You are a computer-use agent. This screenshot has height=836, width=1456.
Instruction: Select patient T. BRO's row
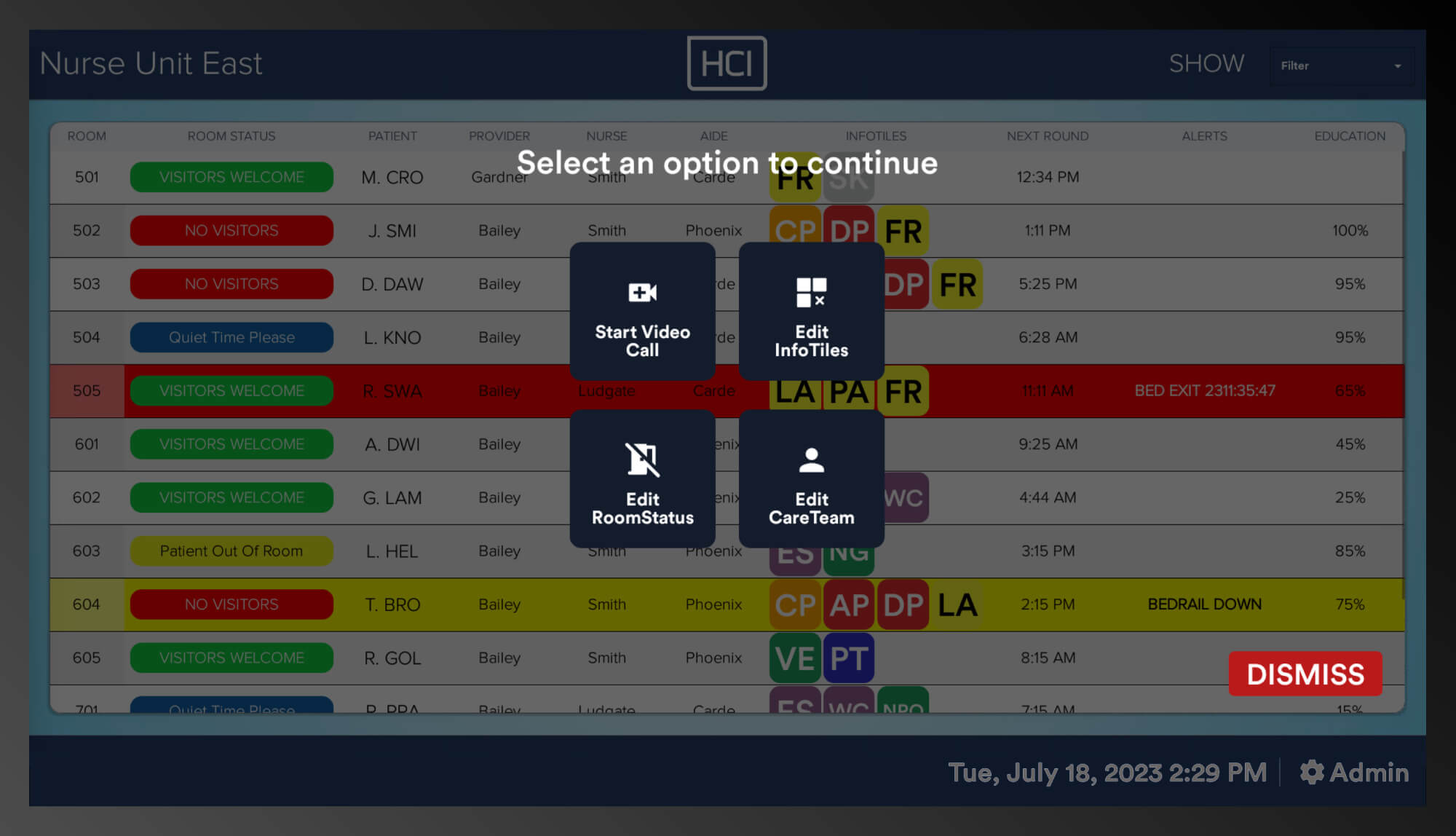pyautogui.click(x=392, y=604)
